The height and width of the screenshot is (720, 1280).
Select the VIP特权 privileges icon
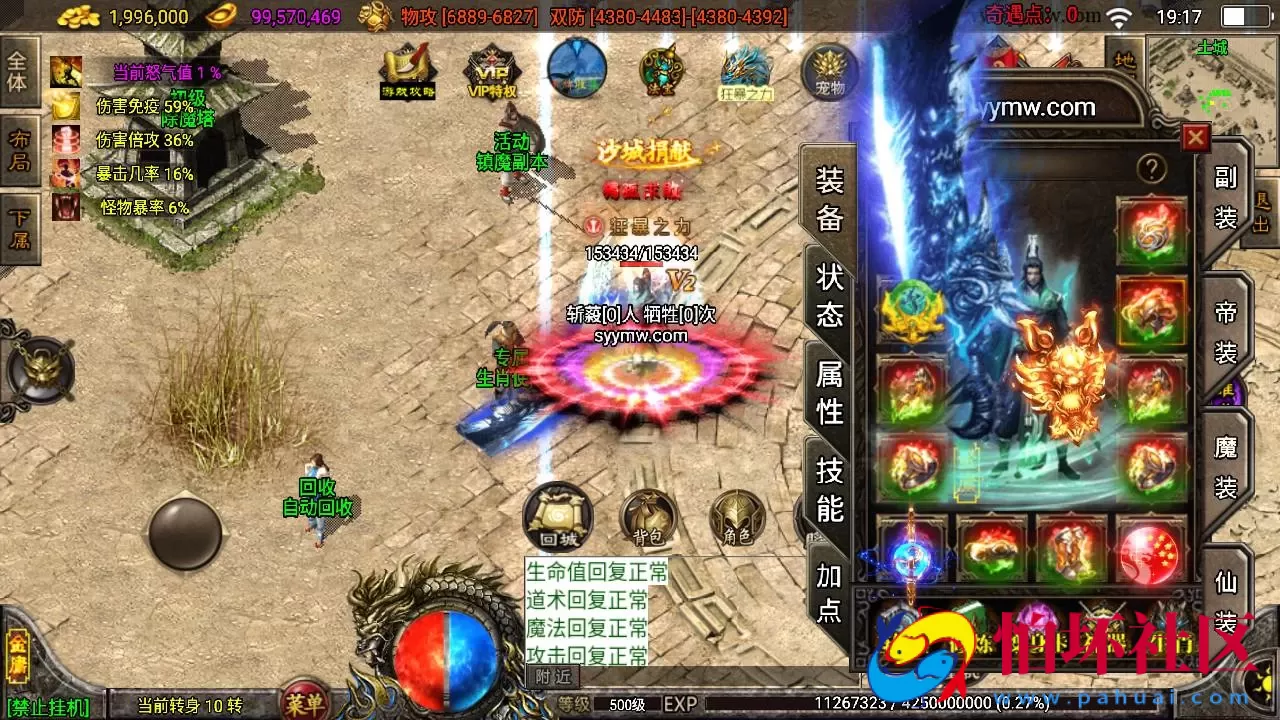tap(495, 73)
